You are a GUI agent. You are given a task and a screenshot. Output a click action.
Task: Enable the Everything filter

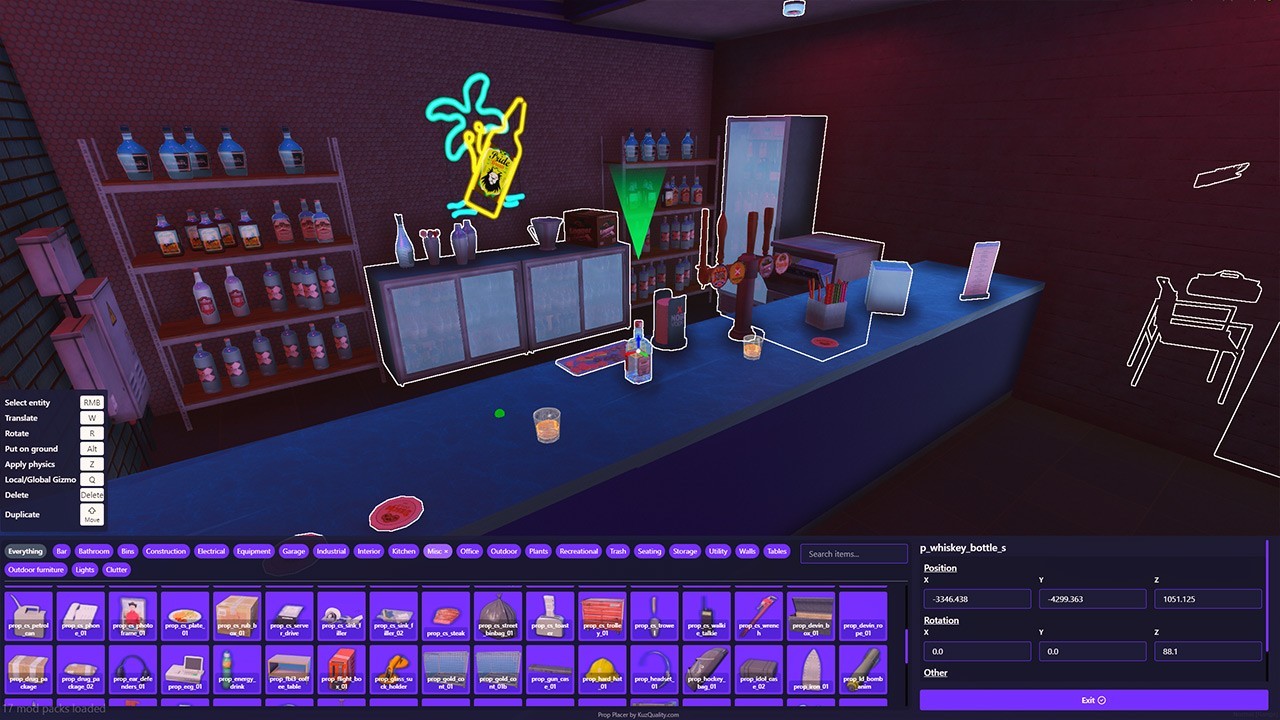tap(25, 551)
